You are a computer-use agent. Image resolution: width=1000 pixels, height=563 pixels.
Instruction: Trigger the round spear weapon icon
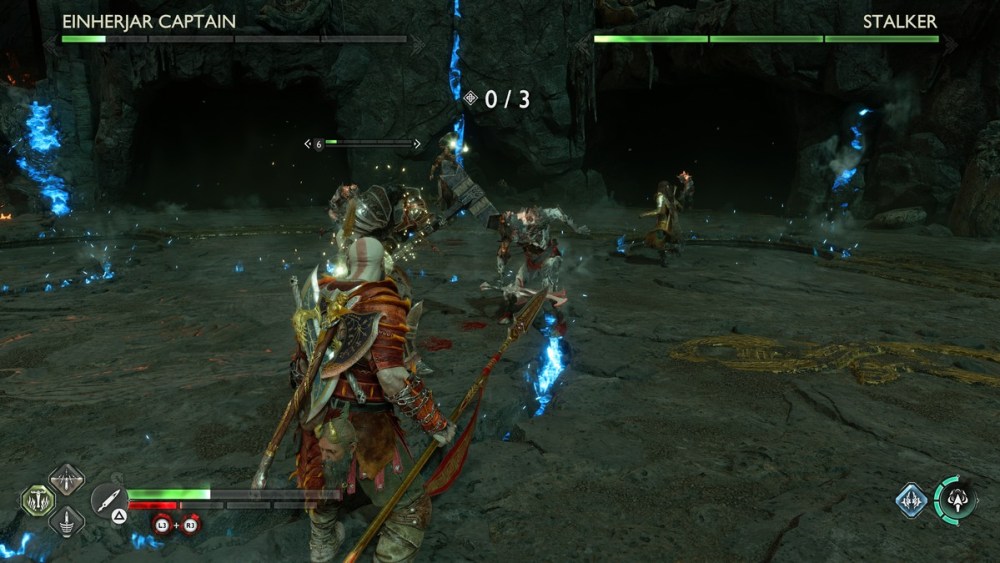tap(107, 498)
